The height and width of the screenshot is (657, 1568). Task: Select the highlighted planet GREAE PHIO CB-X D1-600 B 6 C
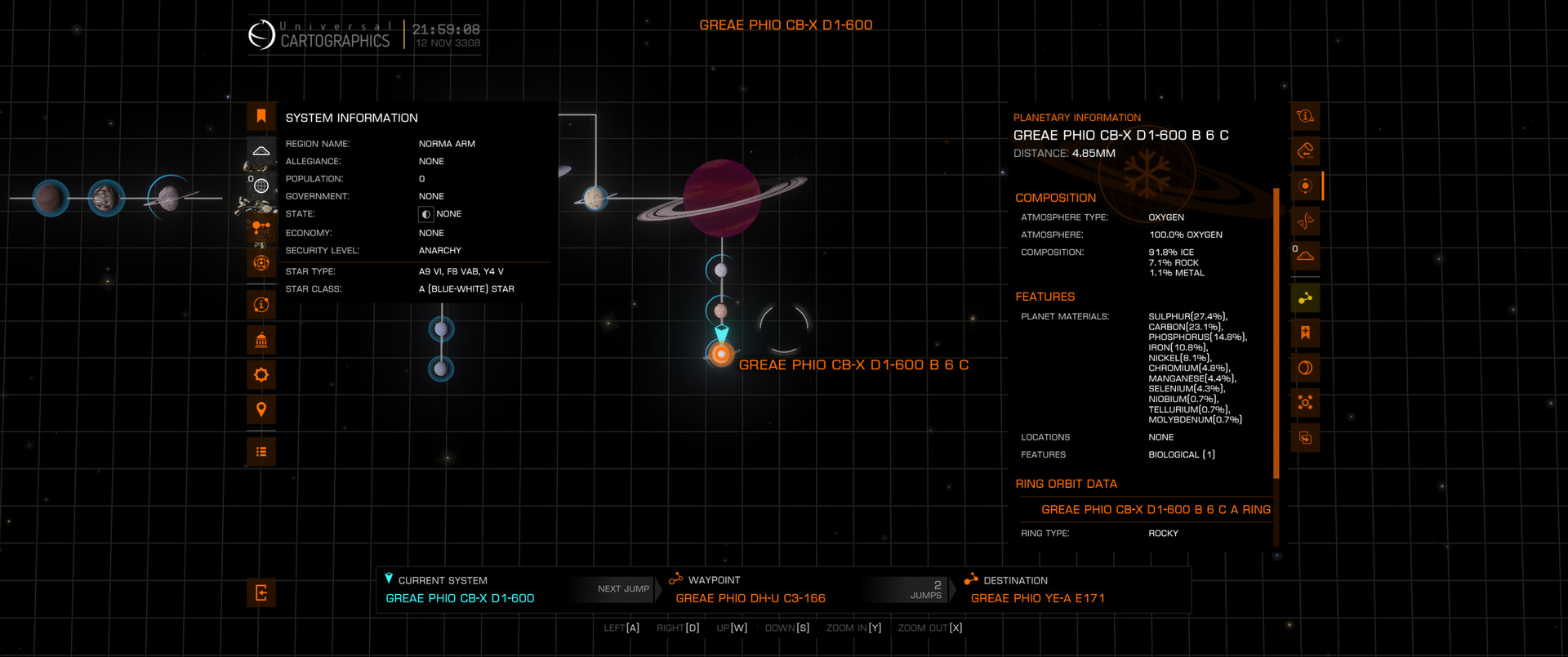click(721, 354)
